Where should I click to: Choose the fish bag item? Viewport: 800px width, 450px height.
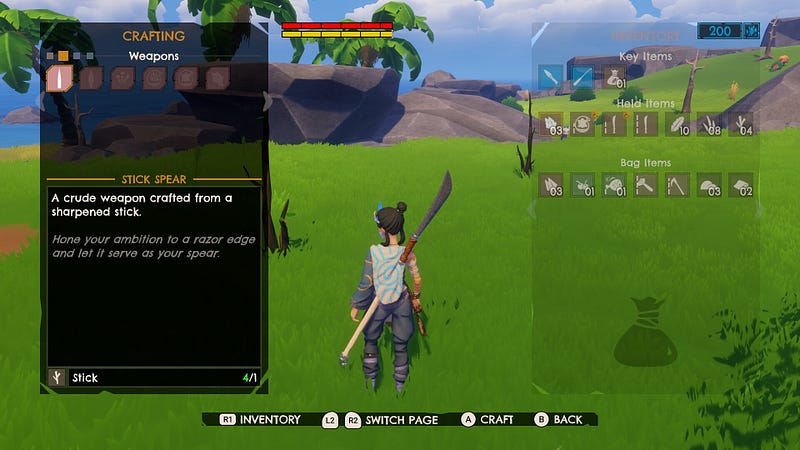(x=614, y=185)
